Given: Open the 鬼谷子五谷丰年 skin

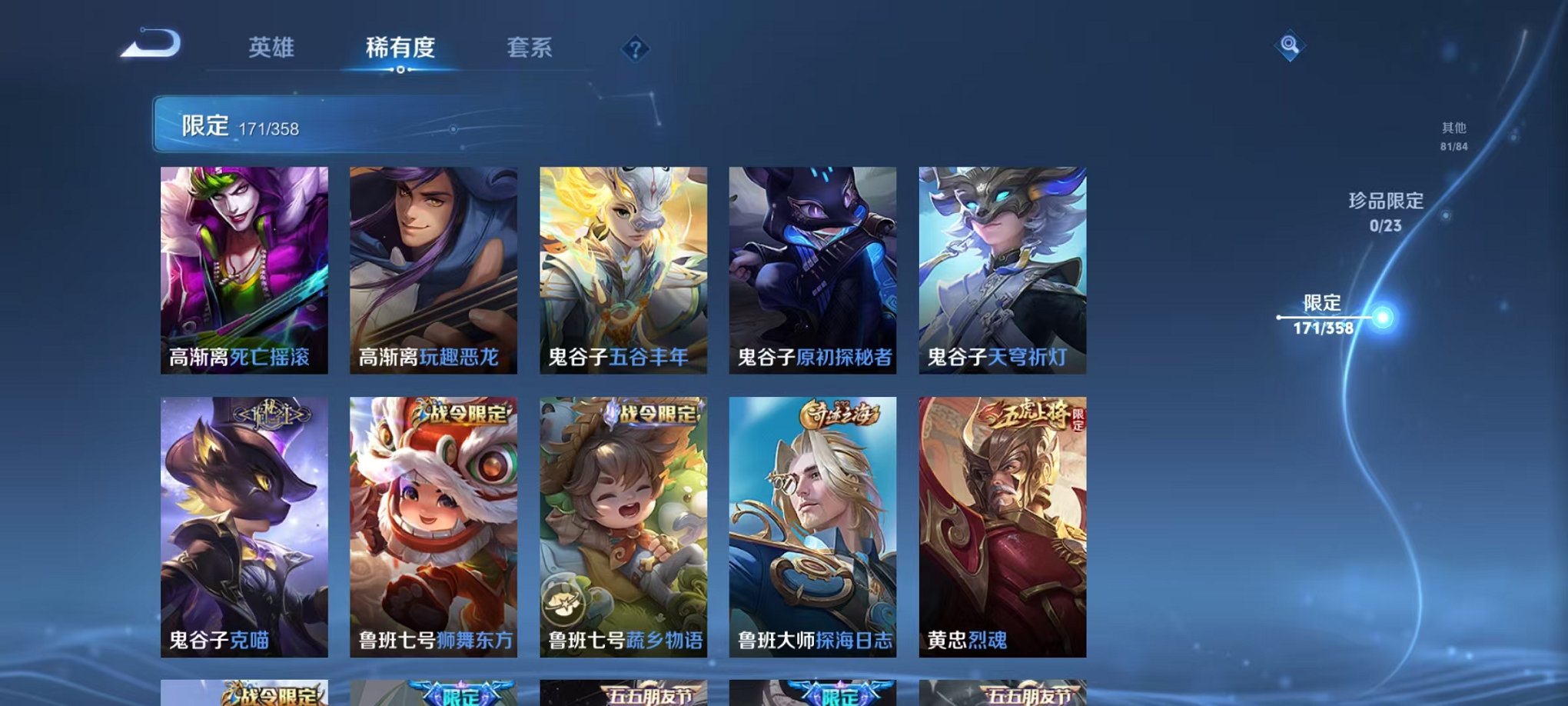Looking at the screenshot, I should (624, 269).
